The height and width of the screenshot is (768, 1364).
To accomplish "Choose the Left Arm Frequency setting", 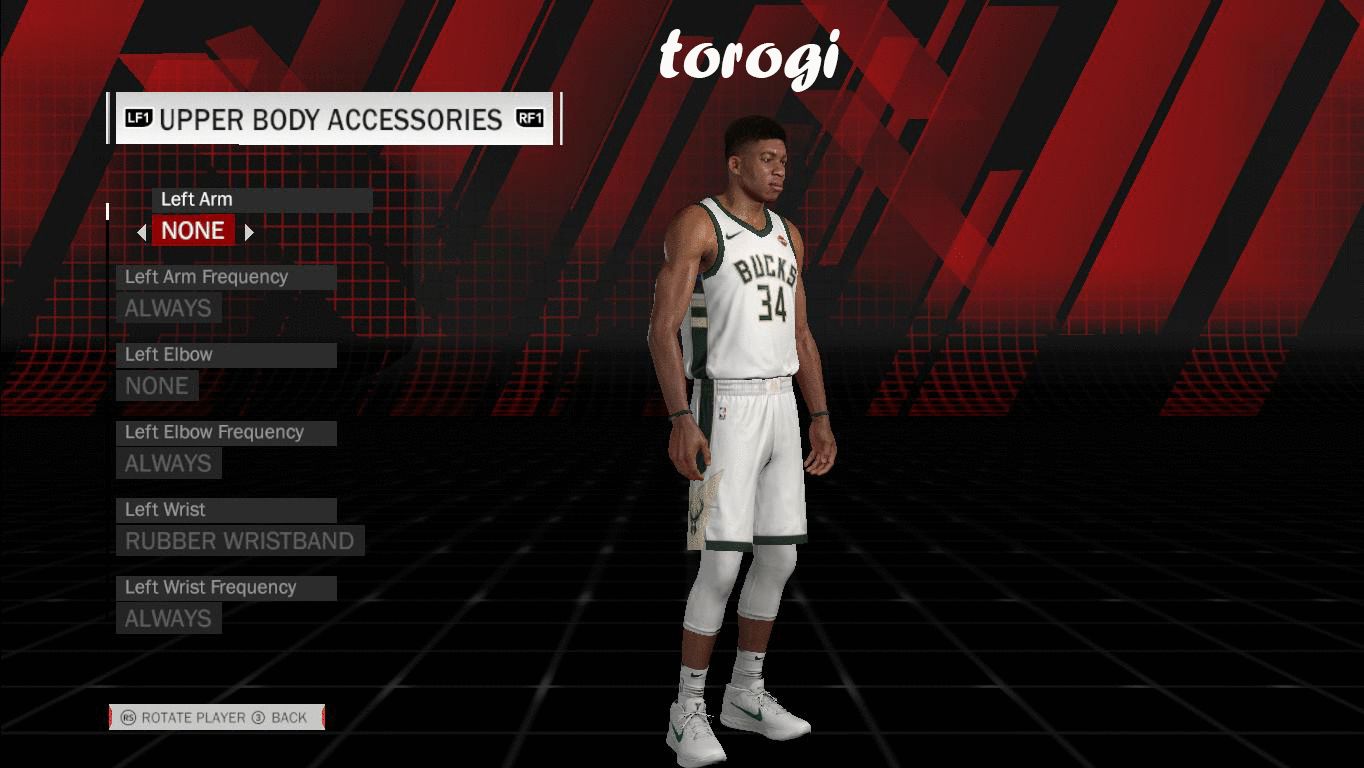I will point(168,308).
